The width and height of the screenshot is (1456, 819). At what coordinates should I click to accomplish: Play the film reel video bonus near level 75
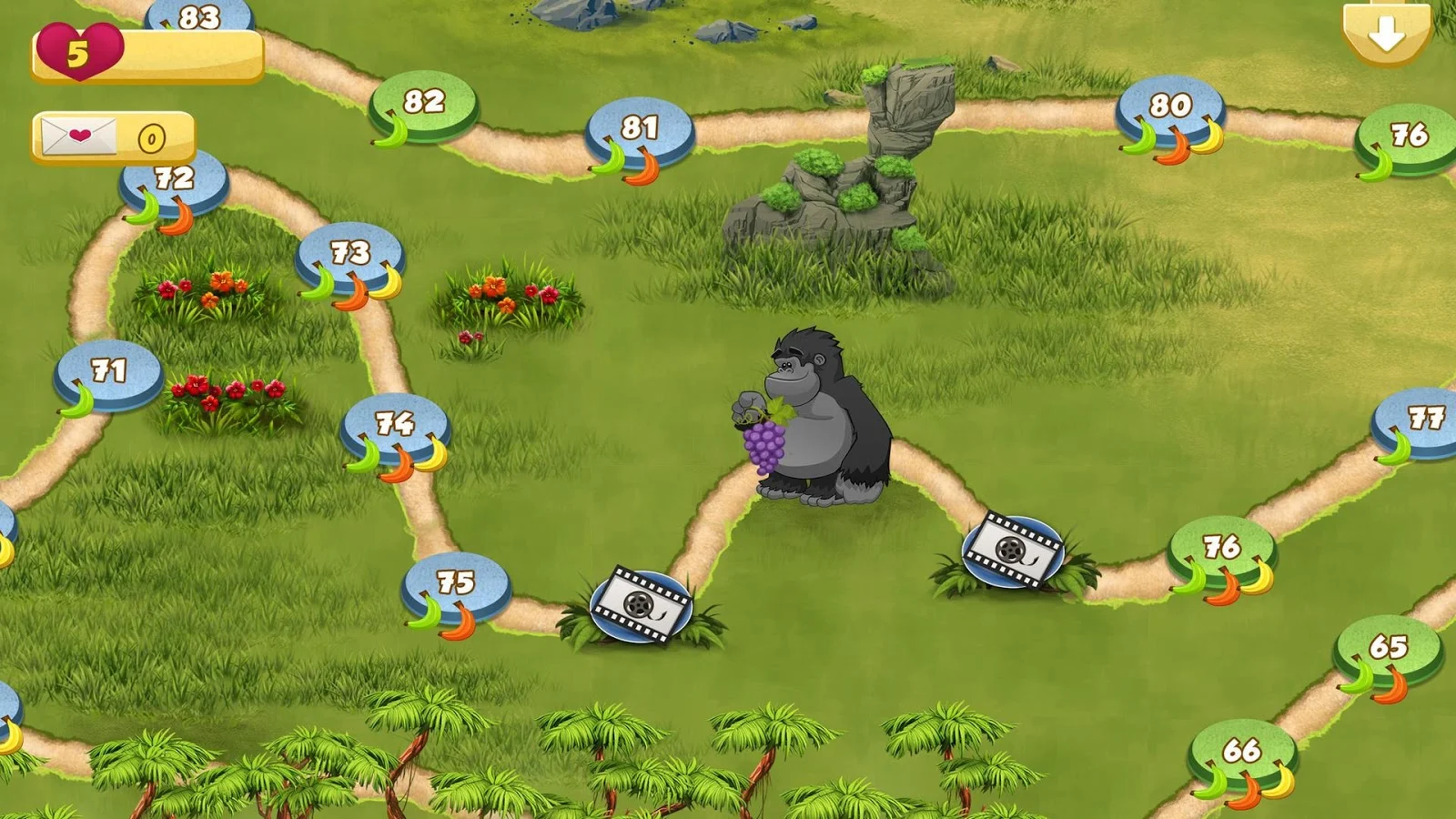tap(642, 605)
